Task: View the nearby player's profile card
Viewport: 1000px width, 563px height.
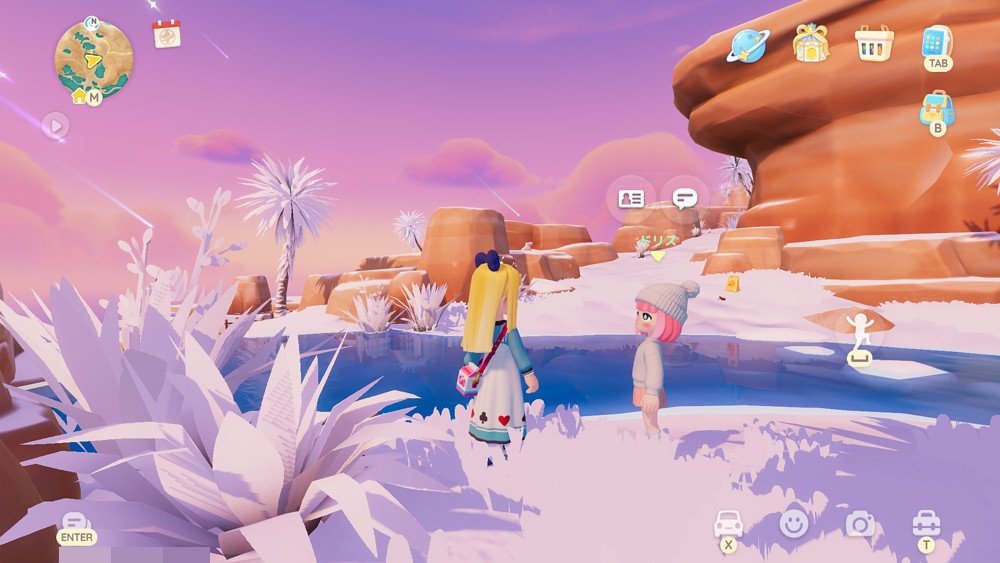Action: [x=631, y=198]
